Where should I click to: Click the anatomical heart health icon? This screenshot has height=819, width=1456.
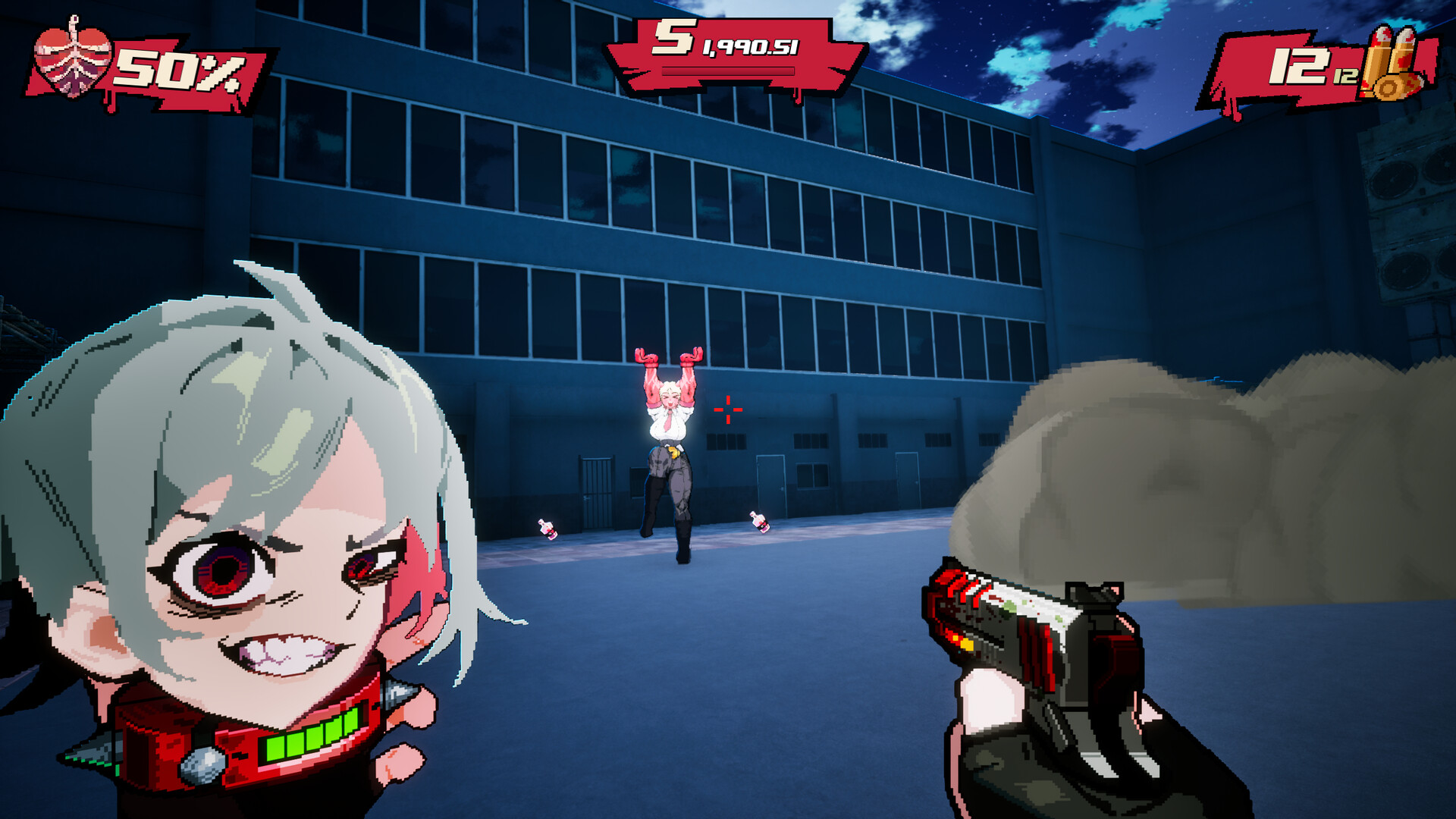pos(72,57)
